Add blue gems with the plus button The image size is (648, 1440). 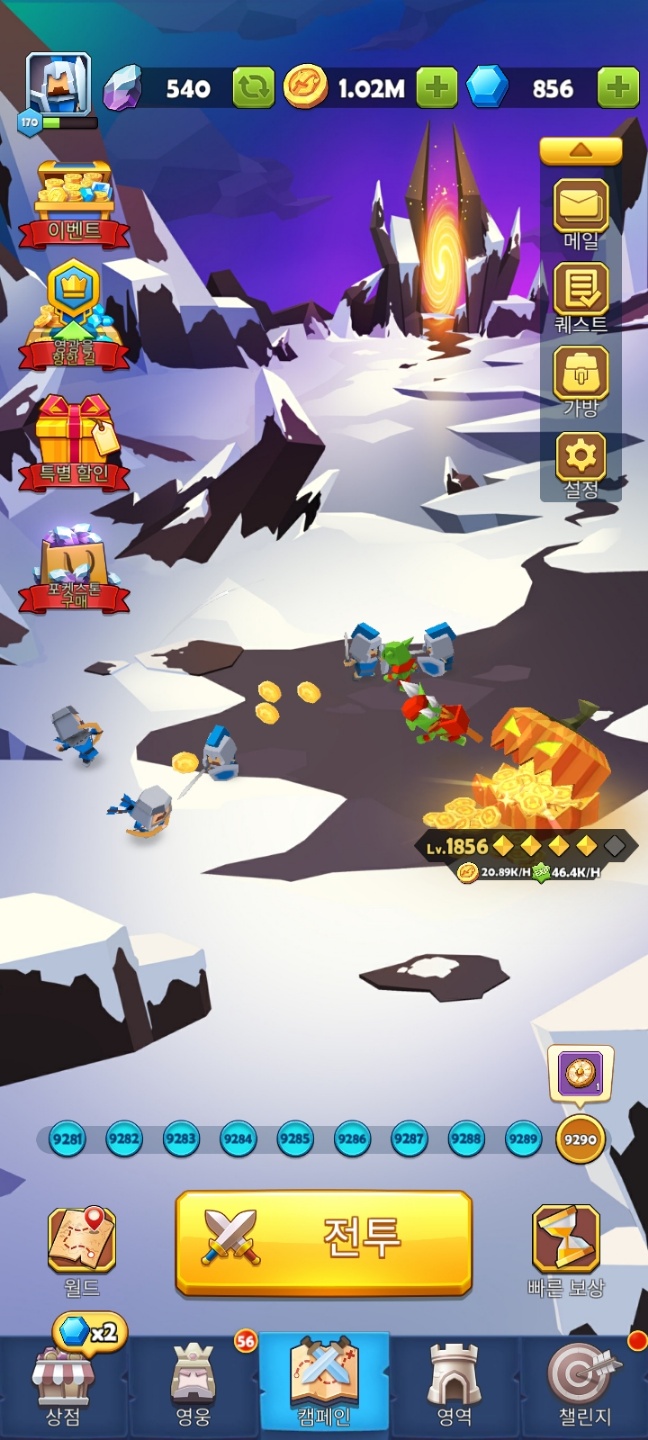point(618,88)
